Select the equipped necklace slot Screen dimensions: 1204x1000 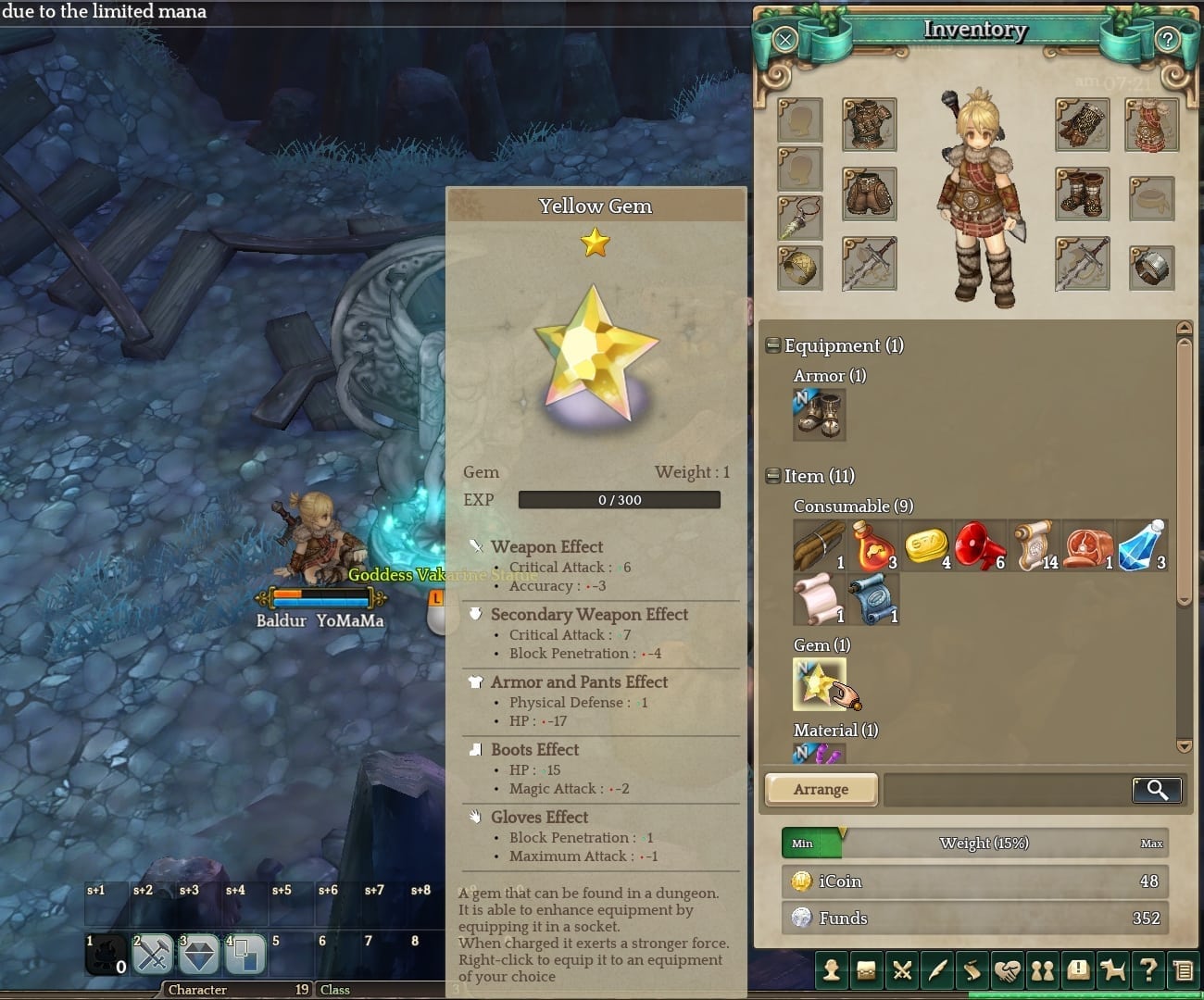[800, 219]
